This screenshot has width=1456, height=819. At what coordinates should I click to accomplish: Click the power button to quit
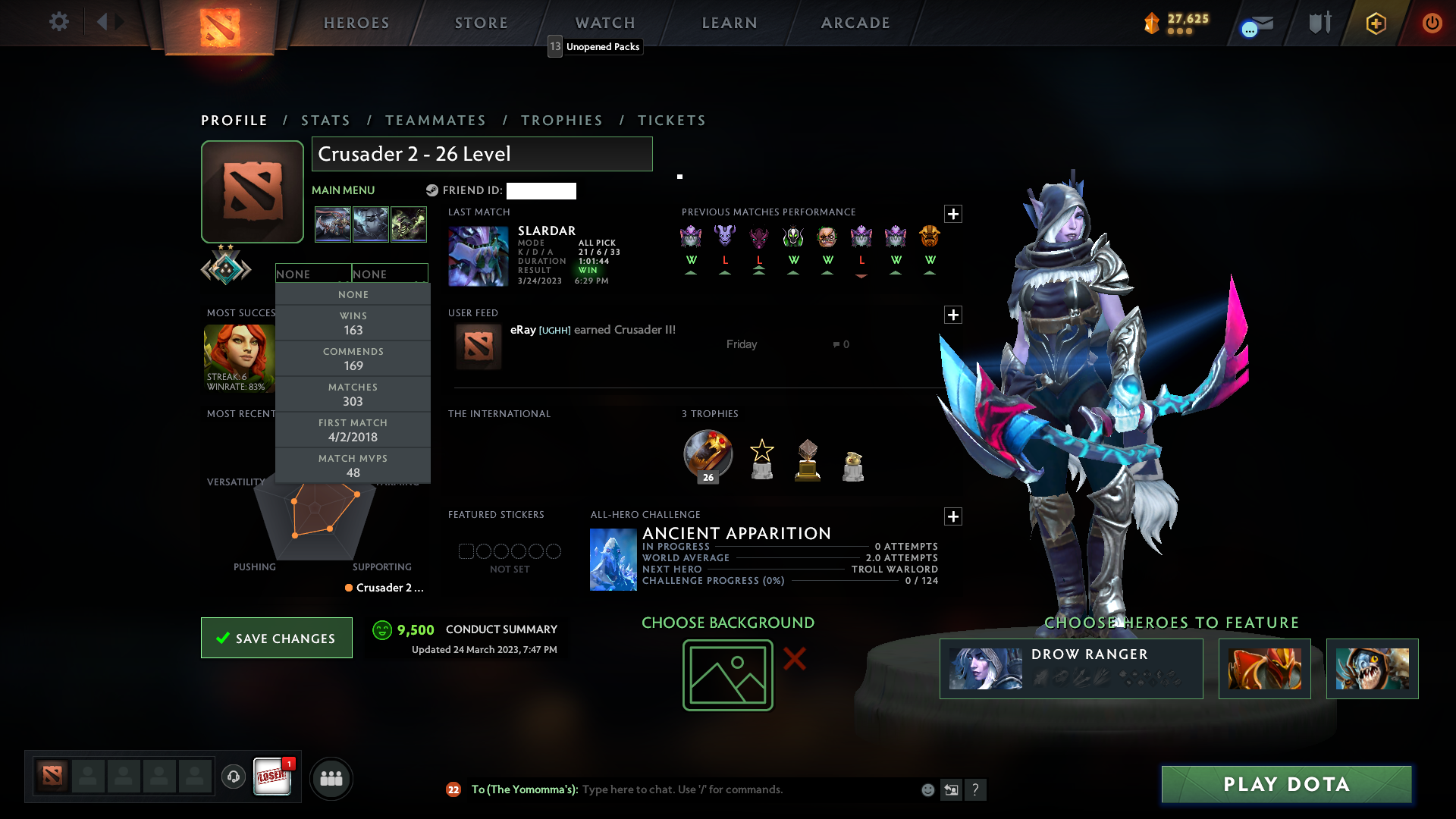point(1432,23)
